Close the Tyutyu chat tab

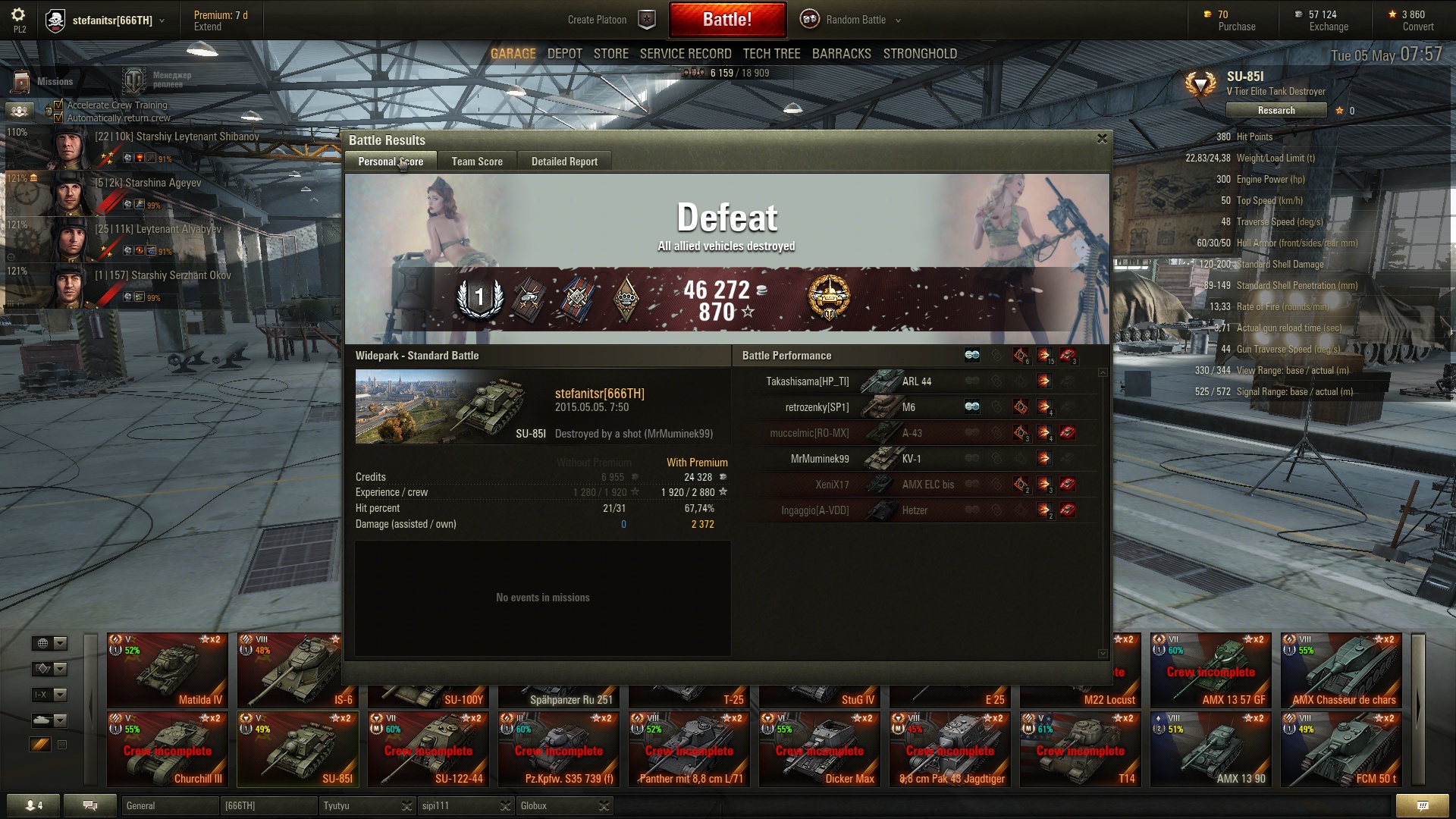(406, 805)
